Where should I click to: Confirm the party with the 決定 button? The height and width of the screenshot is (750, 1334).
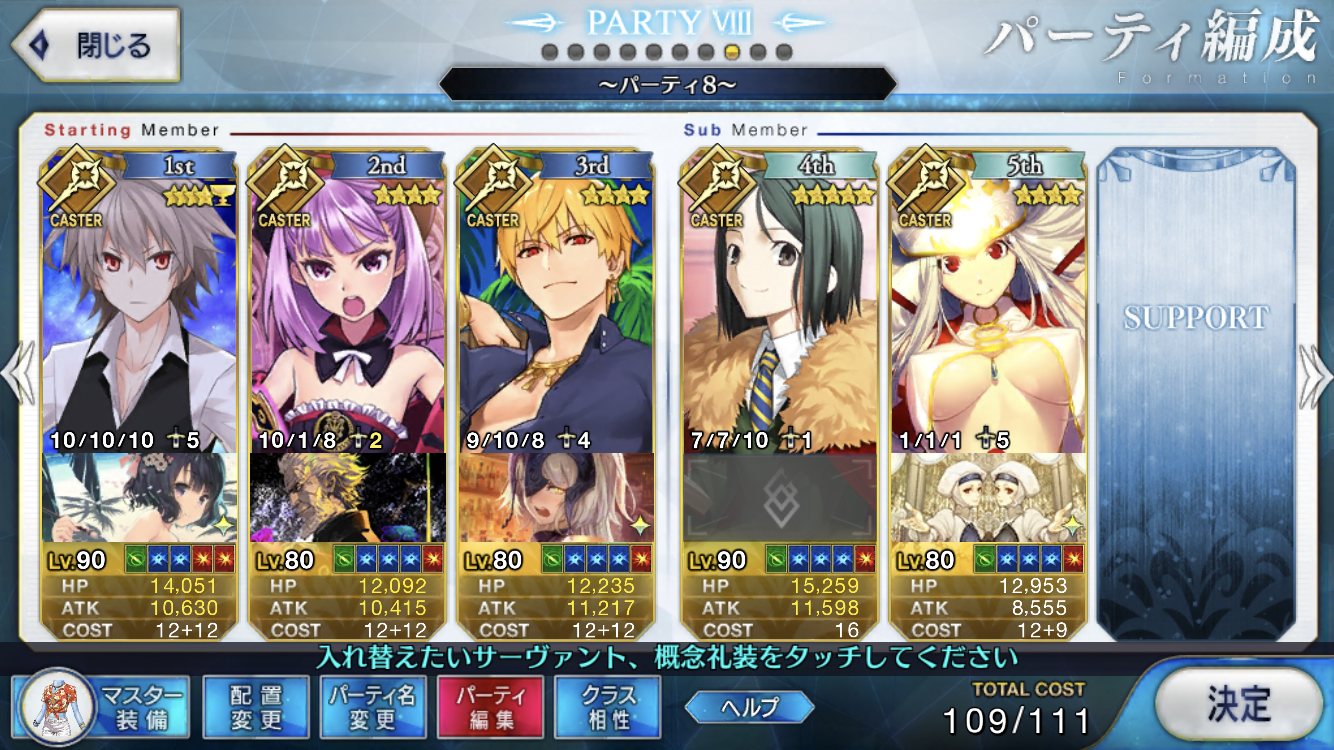(1238, 704)
